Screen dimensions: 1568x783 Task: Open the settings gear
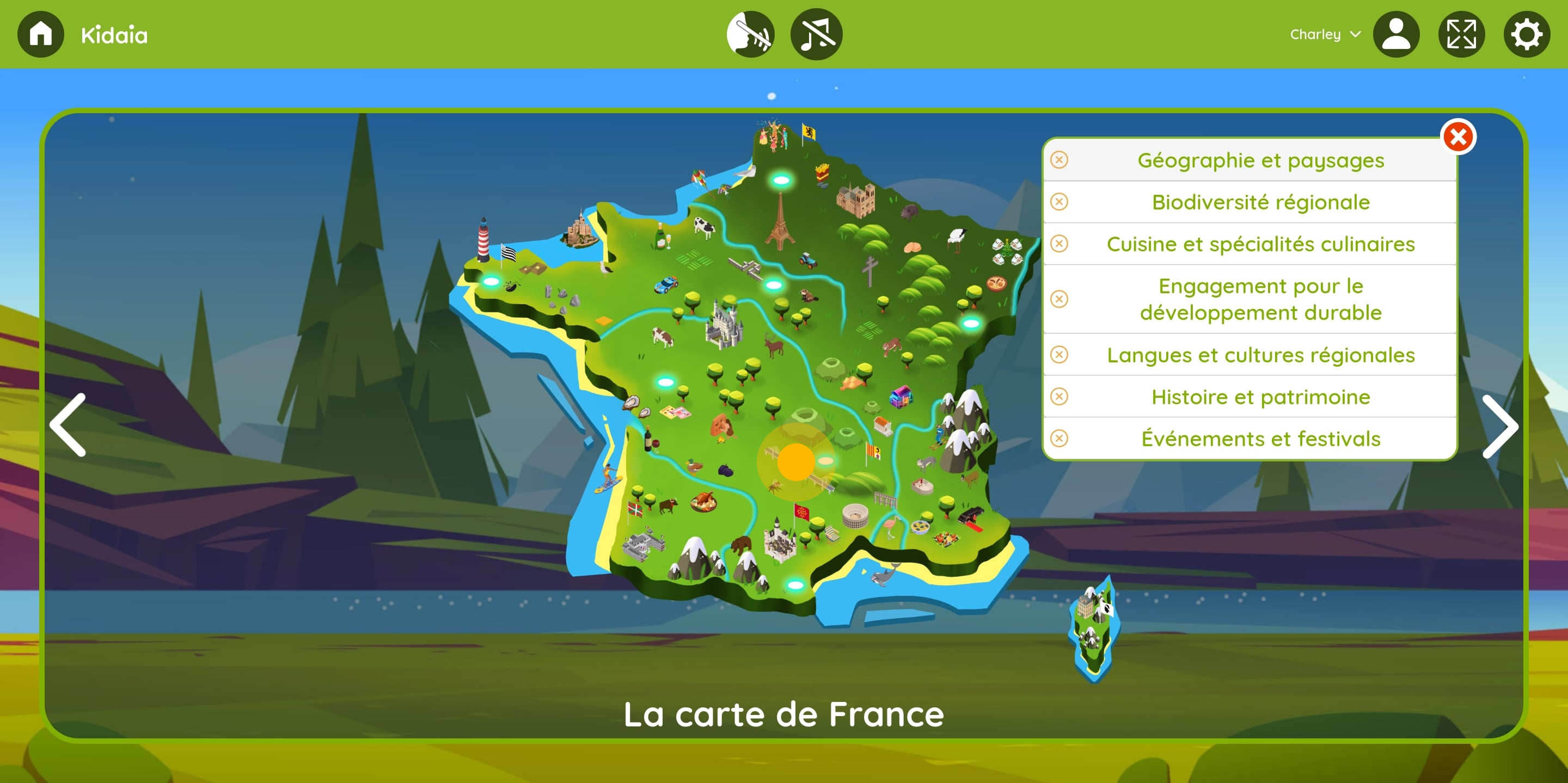pos(1526,34)
